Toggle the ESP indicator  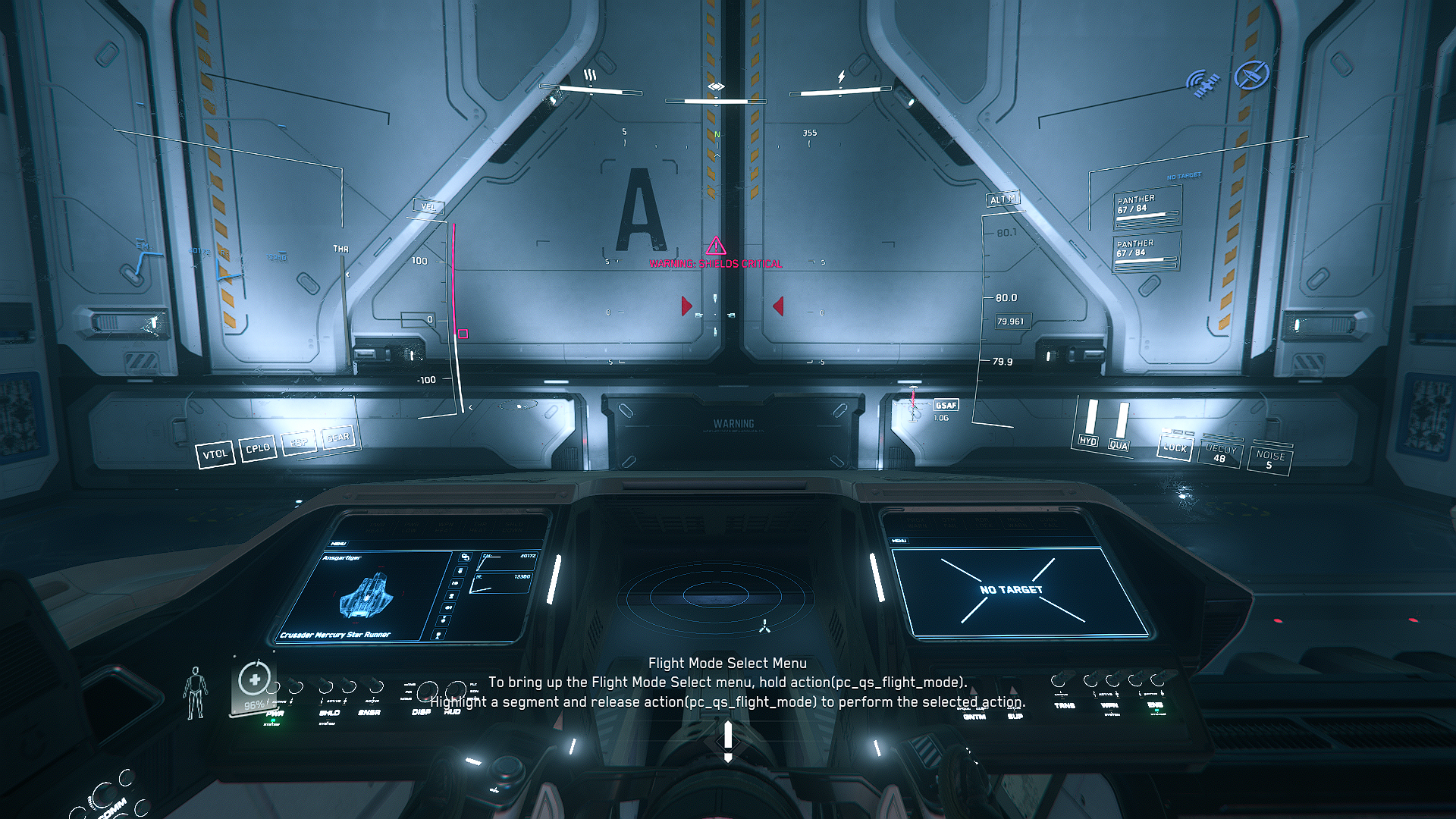(x=299, y=442)
